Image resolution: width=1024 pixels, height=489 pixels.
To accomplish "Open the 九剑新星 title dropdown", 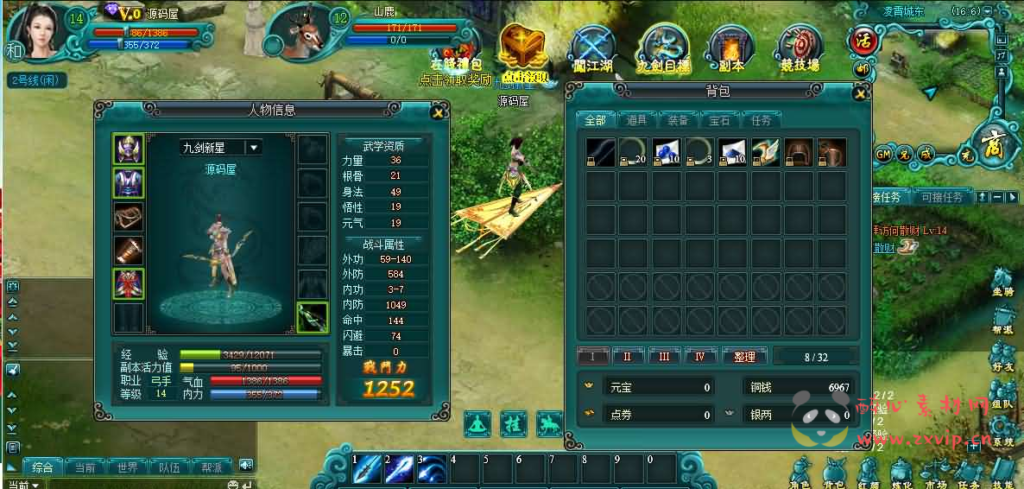I will (x=253, y=147).
